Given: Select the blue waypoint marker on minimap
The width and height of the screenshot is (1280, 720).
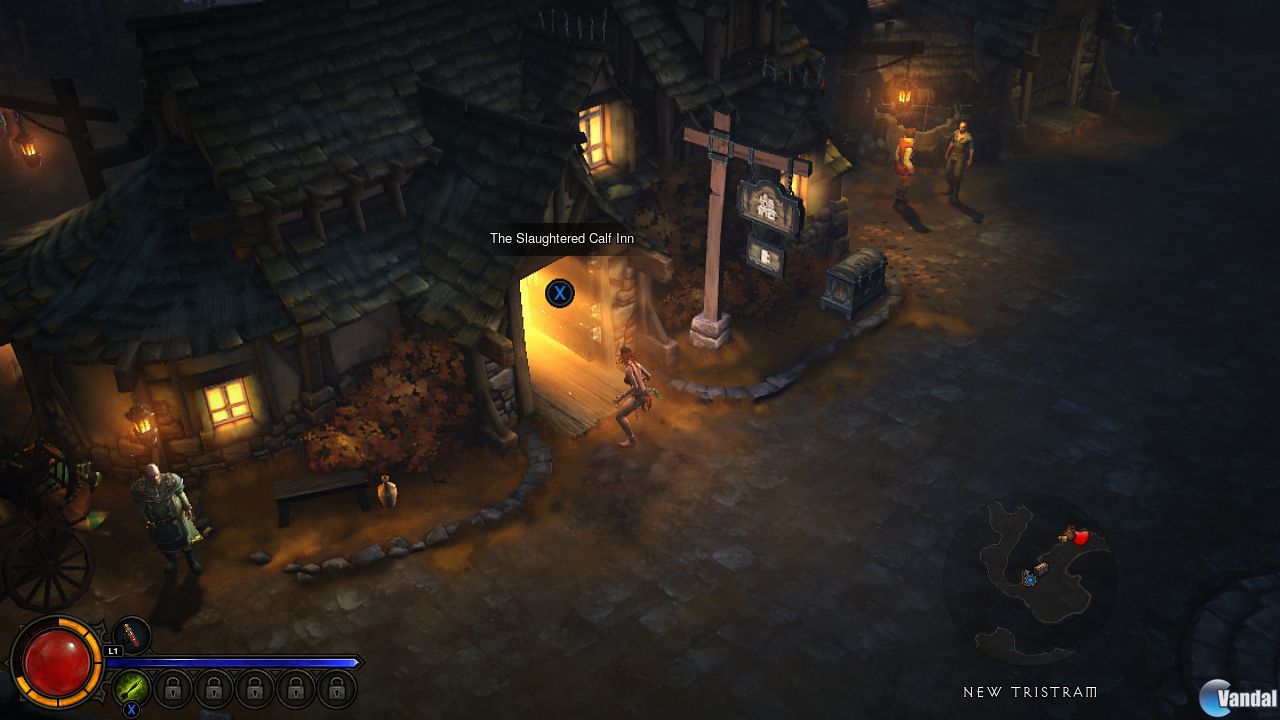Looking at the screenshot, I should pyautogui.click(x=1028, y=579).
